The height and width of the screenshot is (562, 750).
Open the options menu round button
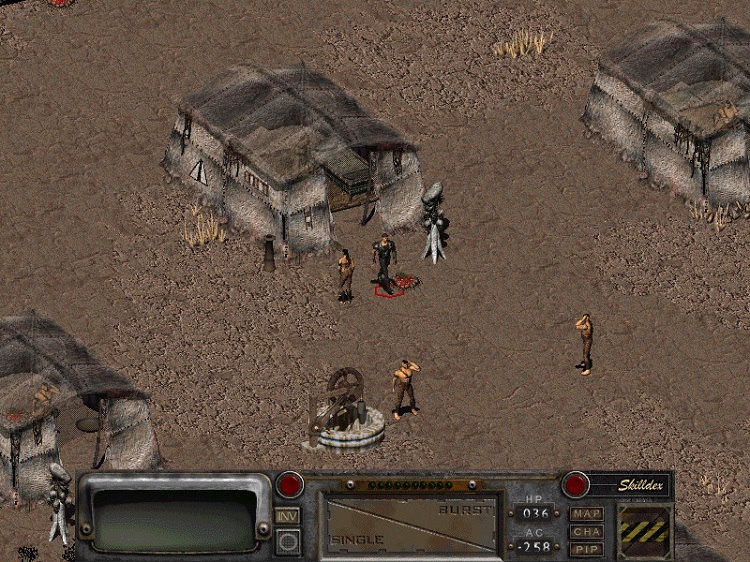288,540
